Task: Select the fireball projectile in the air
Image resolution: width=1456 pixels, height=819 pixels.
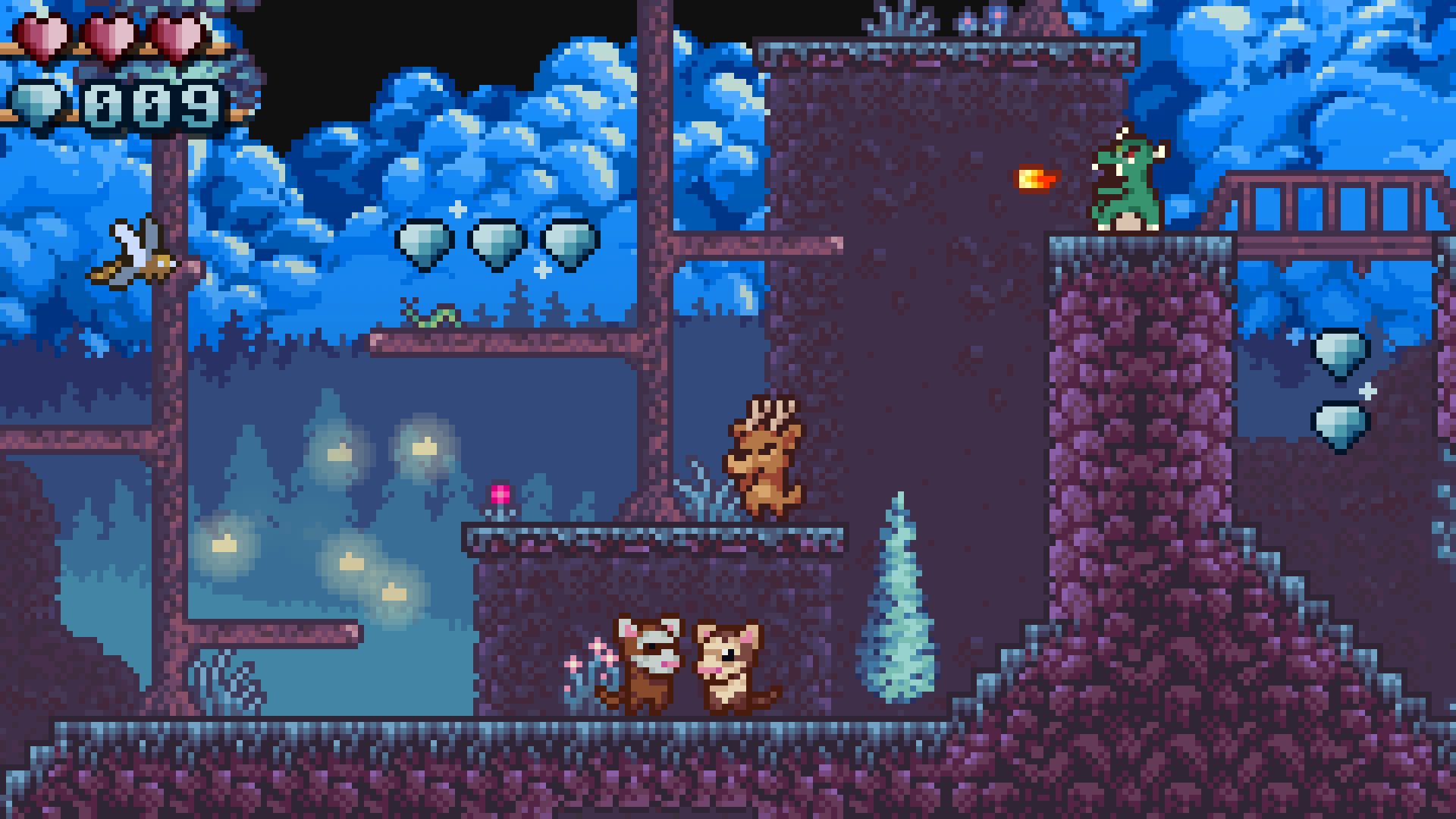Action: tap(1035, 180)
